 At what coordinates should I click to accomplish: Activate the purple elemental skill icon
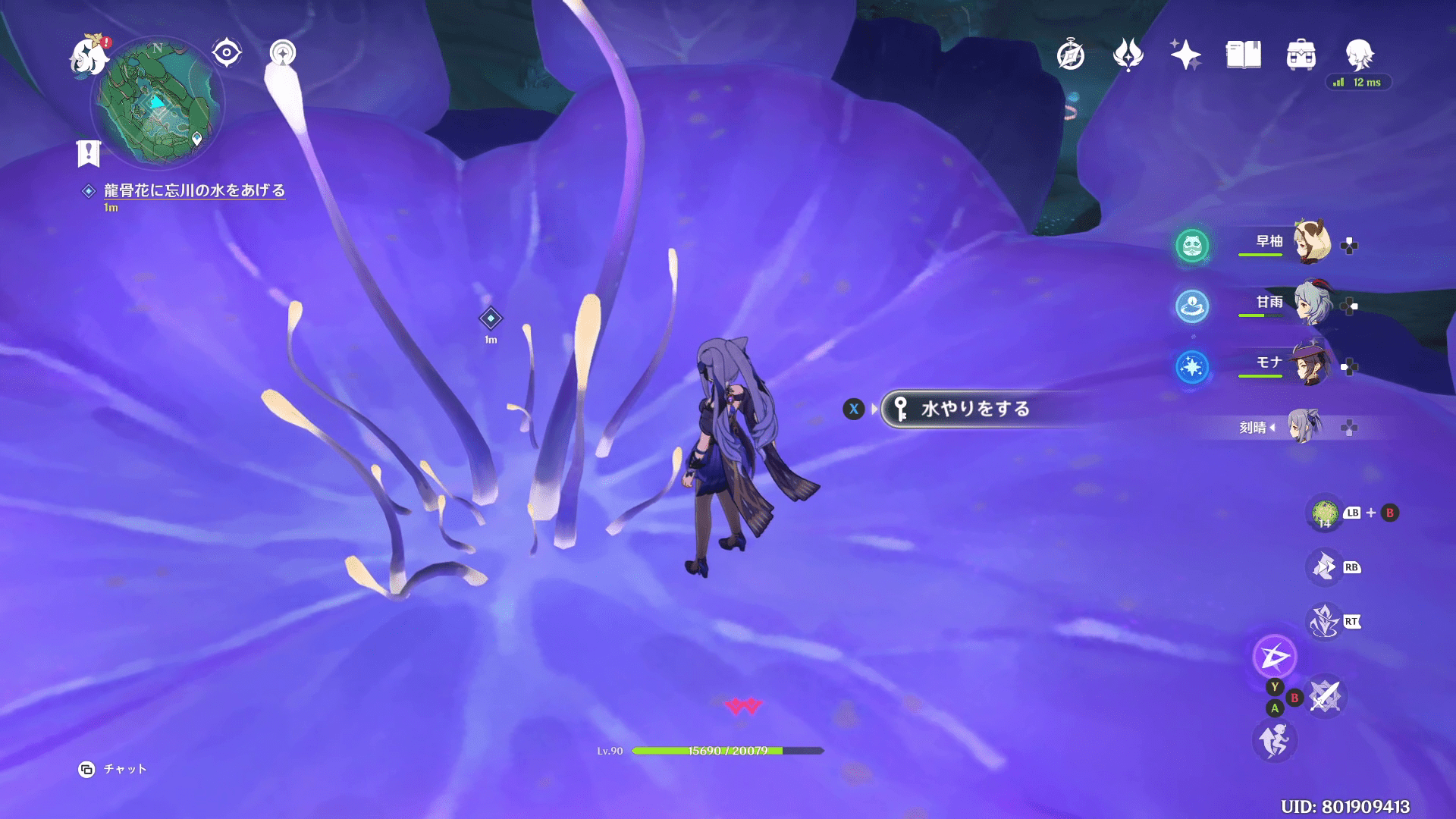coord(1275,657)
